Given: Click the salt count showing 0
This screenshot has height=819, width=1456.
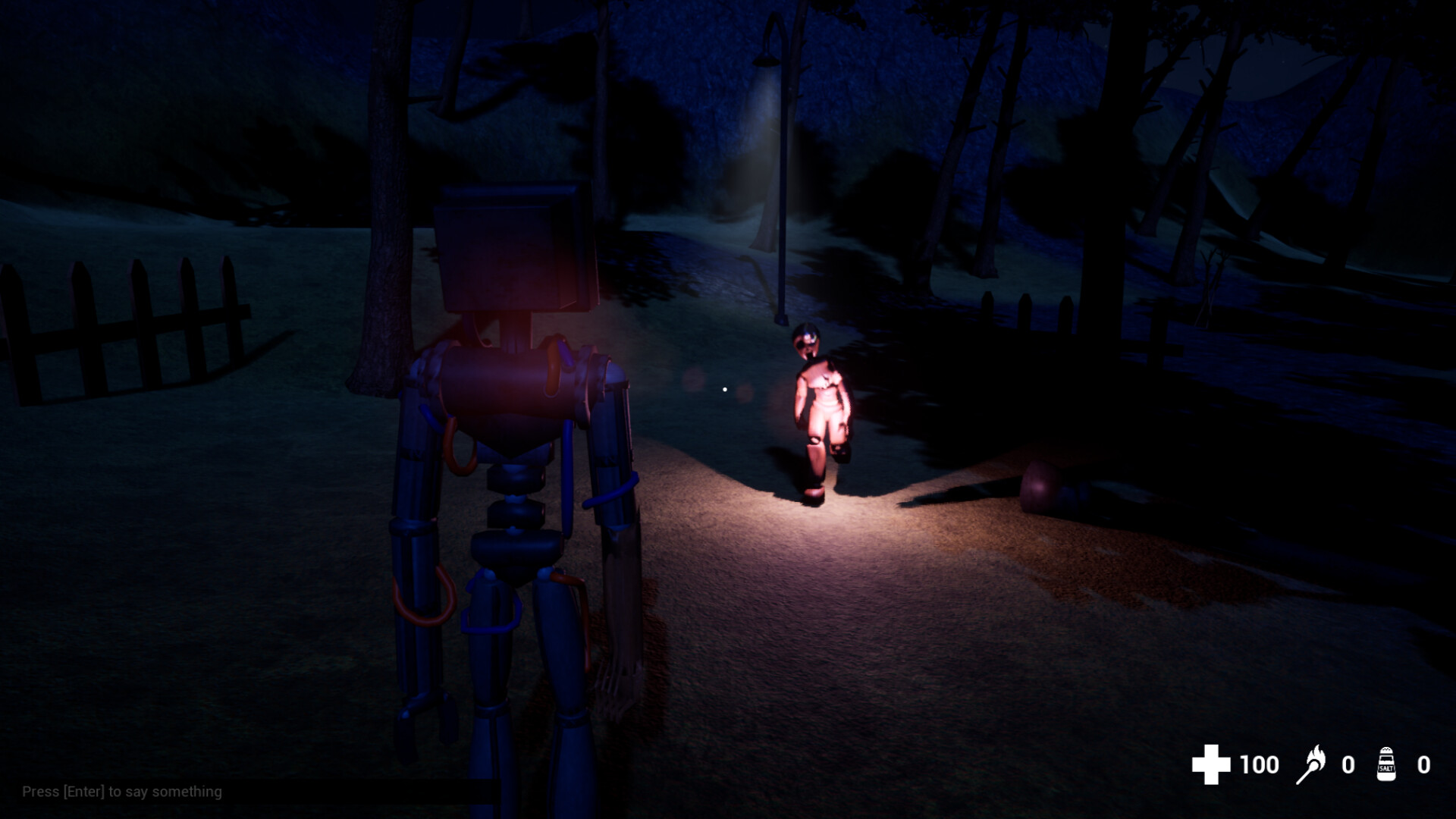Looking at the screenshot, I should pos(1424,764).
